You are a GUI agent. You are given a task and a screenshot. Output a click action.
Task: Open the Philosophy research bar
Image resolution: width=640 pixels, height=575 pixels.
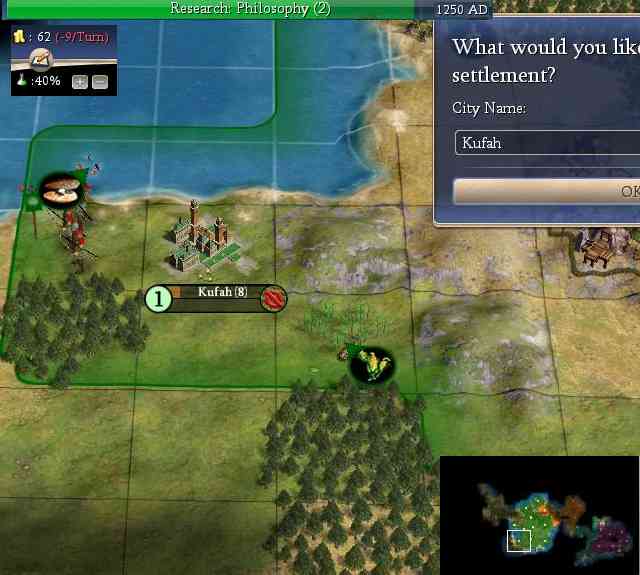tap(250, 9)
